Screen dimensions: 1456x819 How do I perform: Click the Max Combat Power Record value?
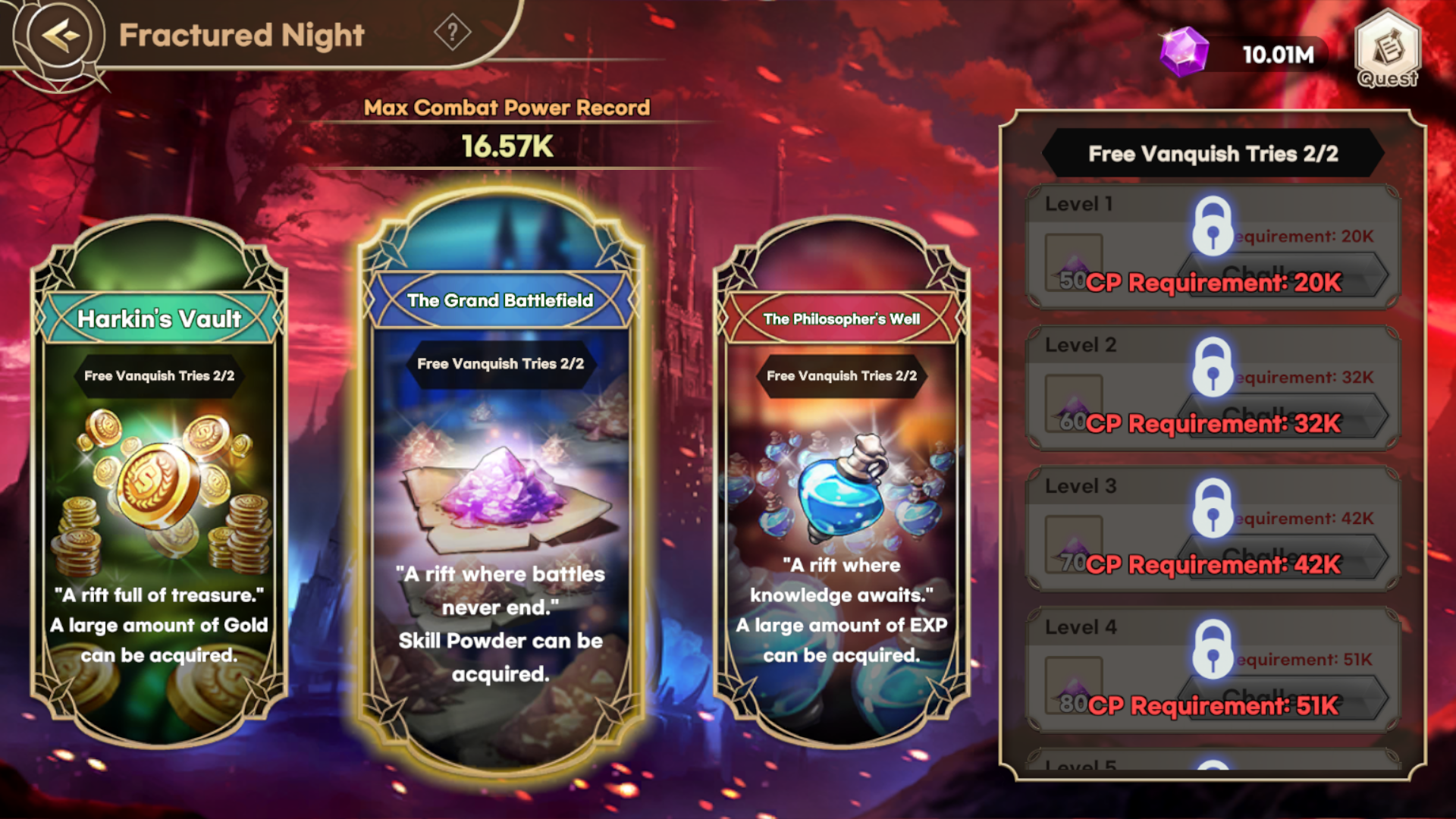point(508,146)
